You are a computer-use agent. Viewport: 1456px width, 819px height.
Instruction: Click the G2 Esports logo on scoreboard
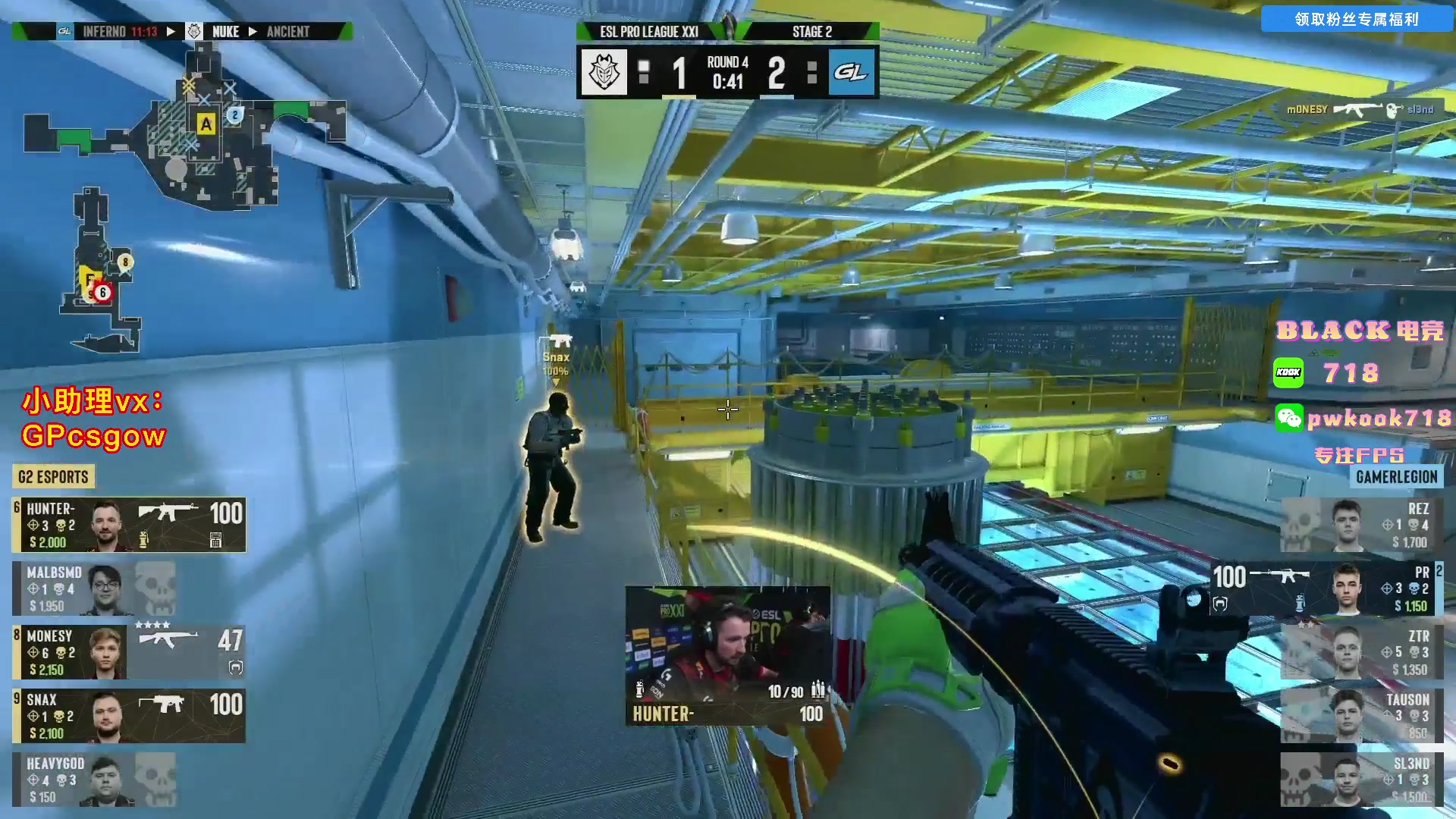604,73
